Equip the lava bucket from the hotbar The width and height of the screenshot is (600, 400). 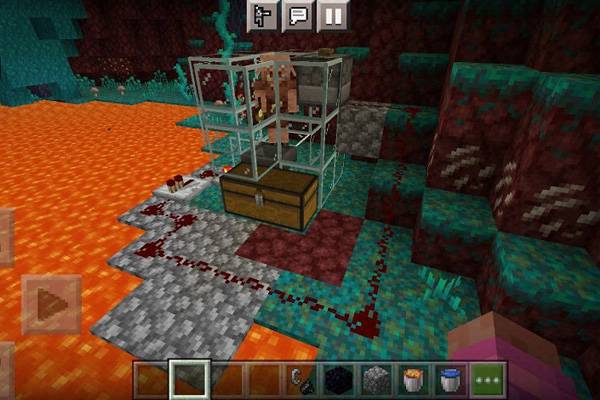[412, 380]
